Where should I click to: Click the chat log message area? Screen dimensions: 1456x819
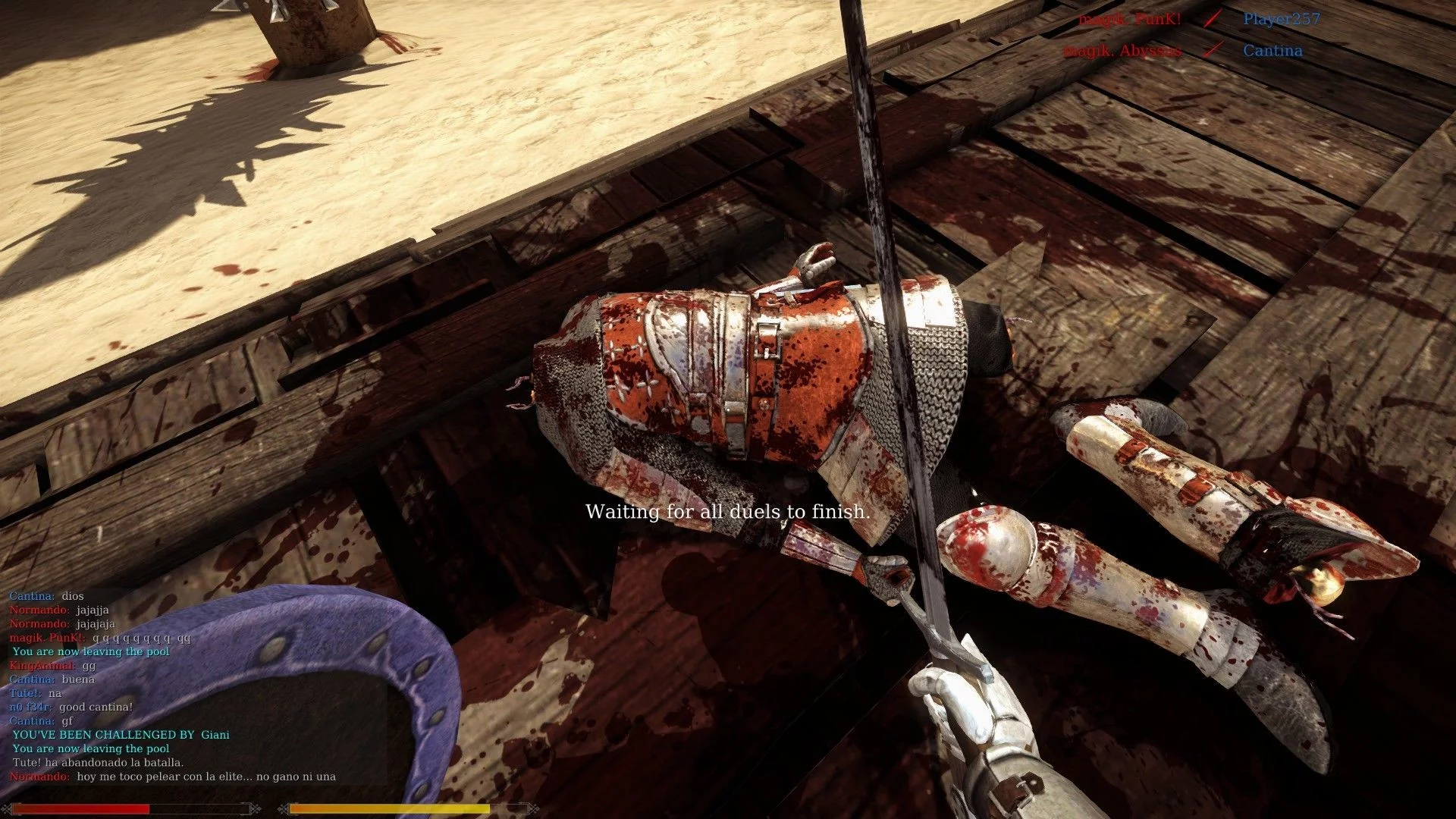pyautogui.click(x=173, y=686)
